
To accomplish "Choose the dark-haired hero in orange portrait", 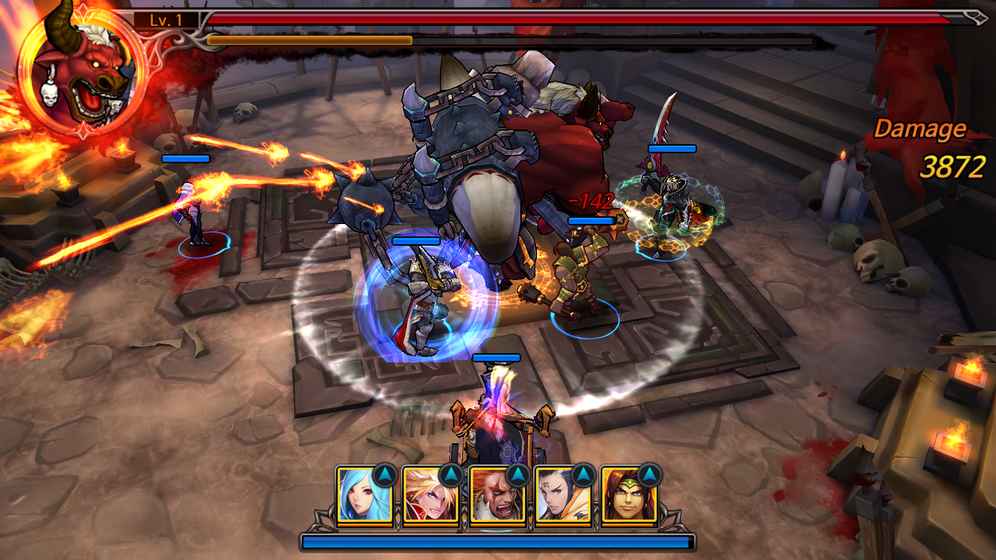I will 563,495.
